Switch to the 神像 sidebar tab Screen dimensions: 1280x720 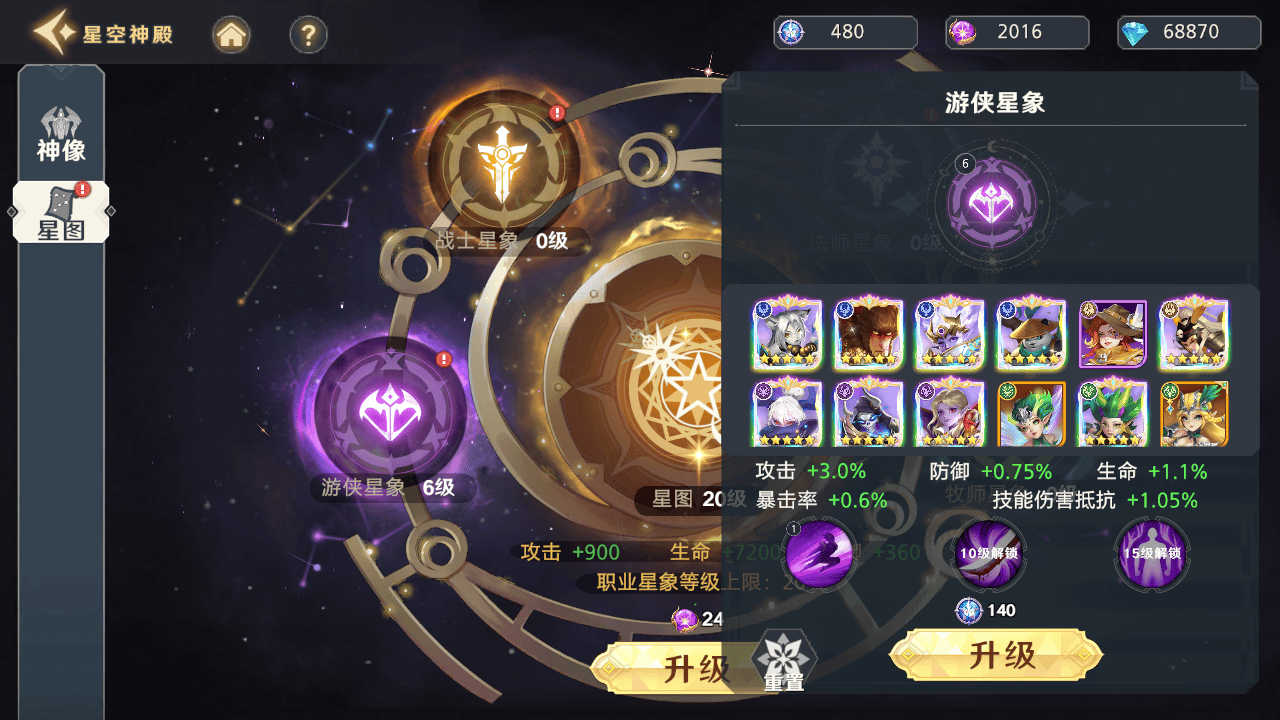[61, 123]
